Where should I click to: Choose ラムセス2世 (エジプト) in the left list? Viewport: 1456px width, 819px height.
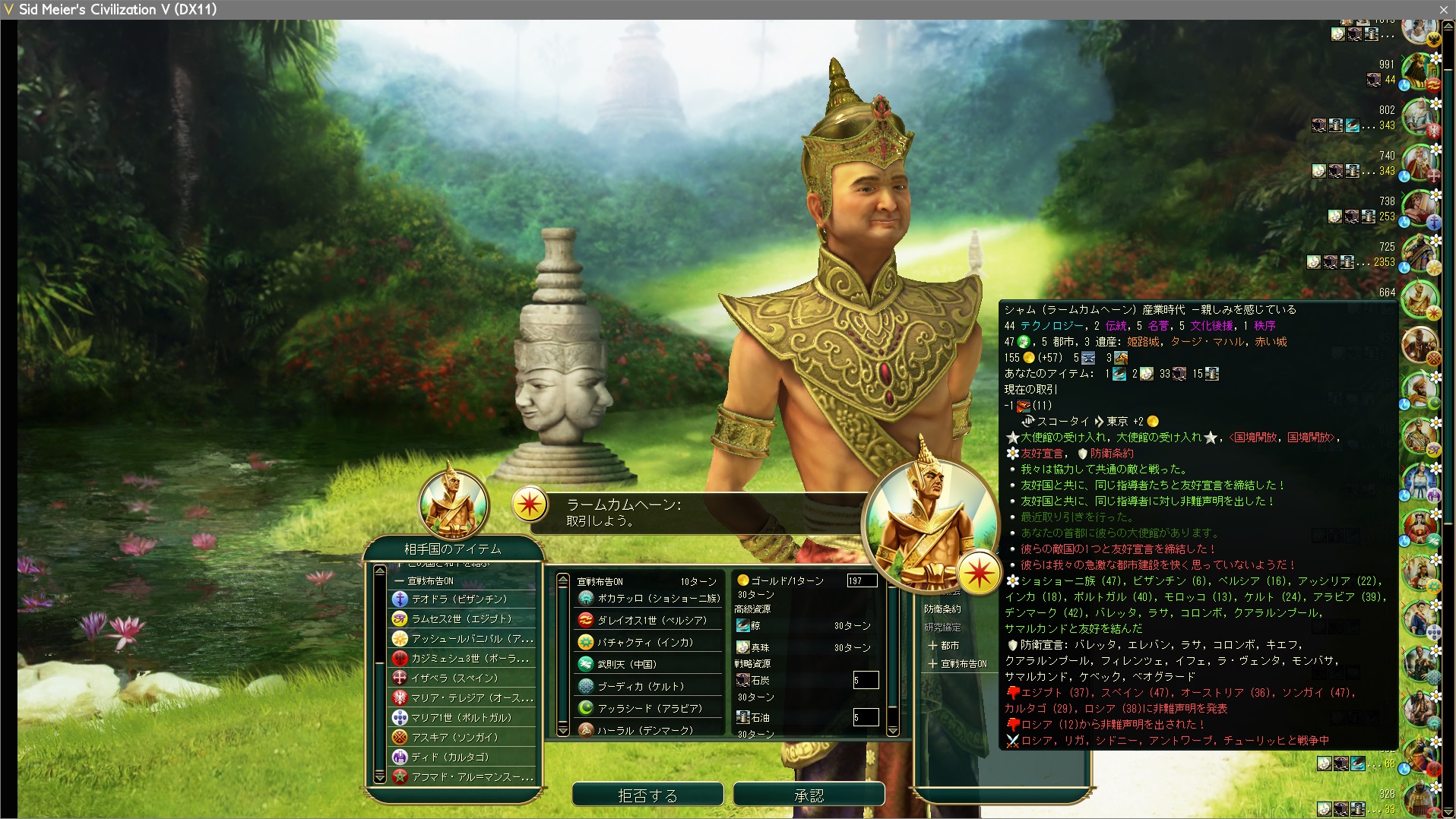[461, 618]
